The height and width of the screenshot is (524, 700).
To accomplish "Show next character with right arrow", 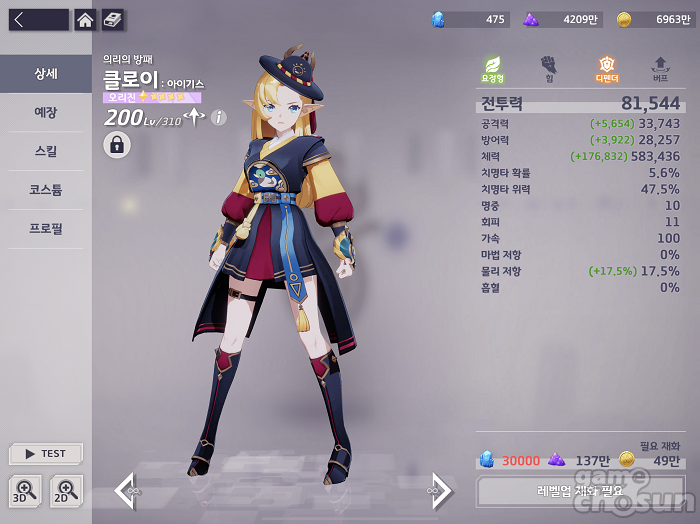I will pos(442,490).
